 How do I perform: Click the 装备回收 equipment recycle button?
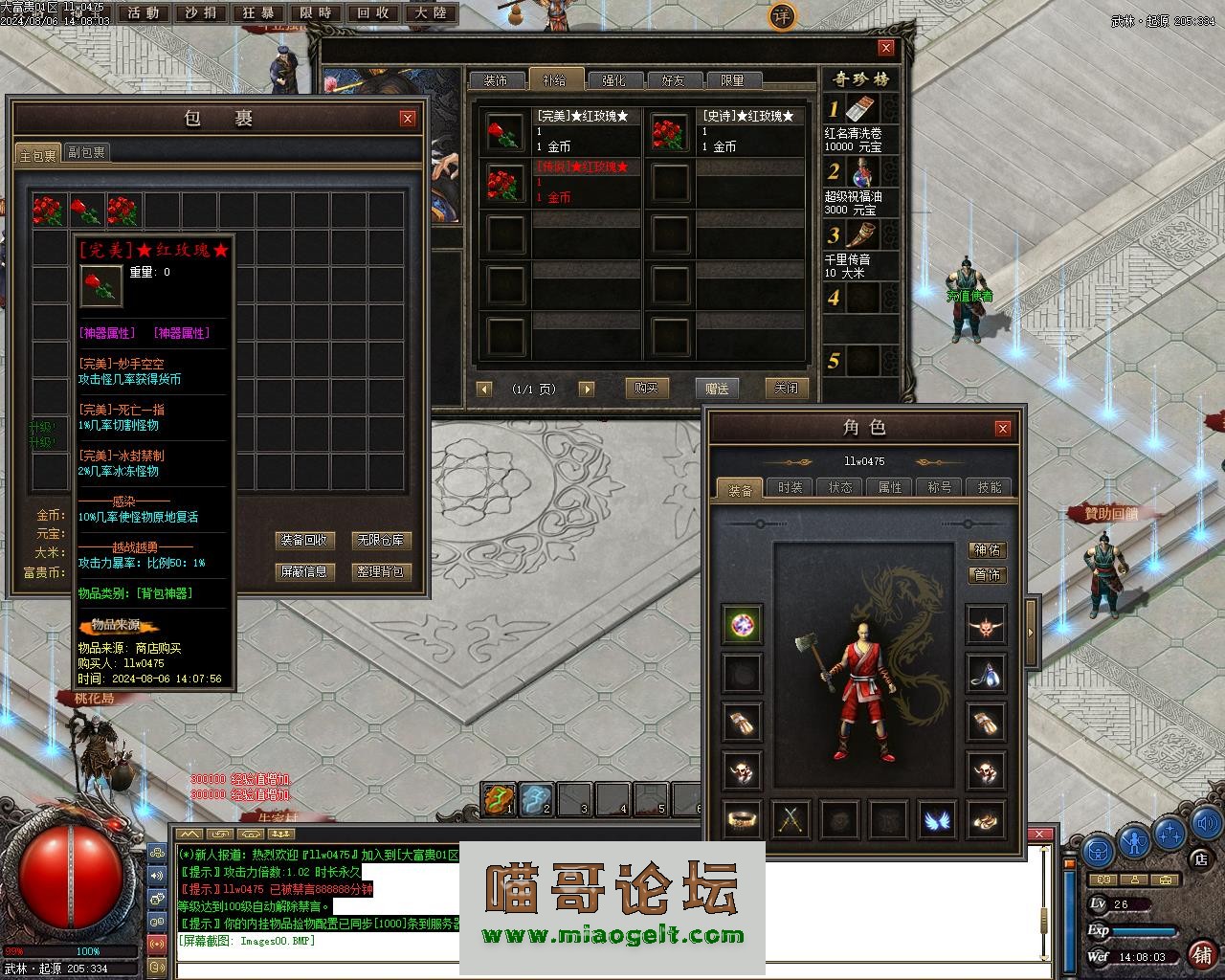click(x=303, y=541)
